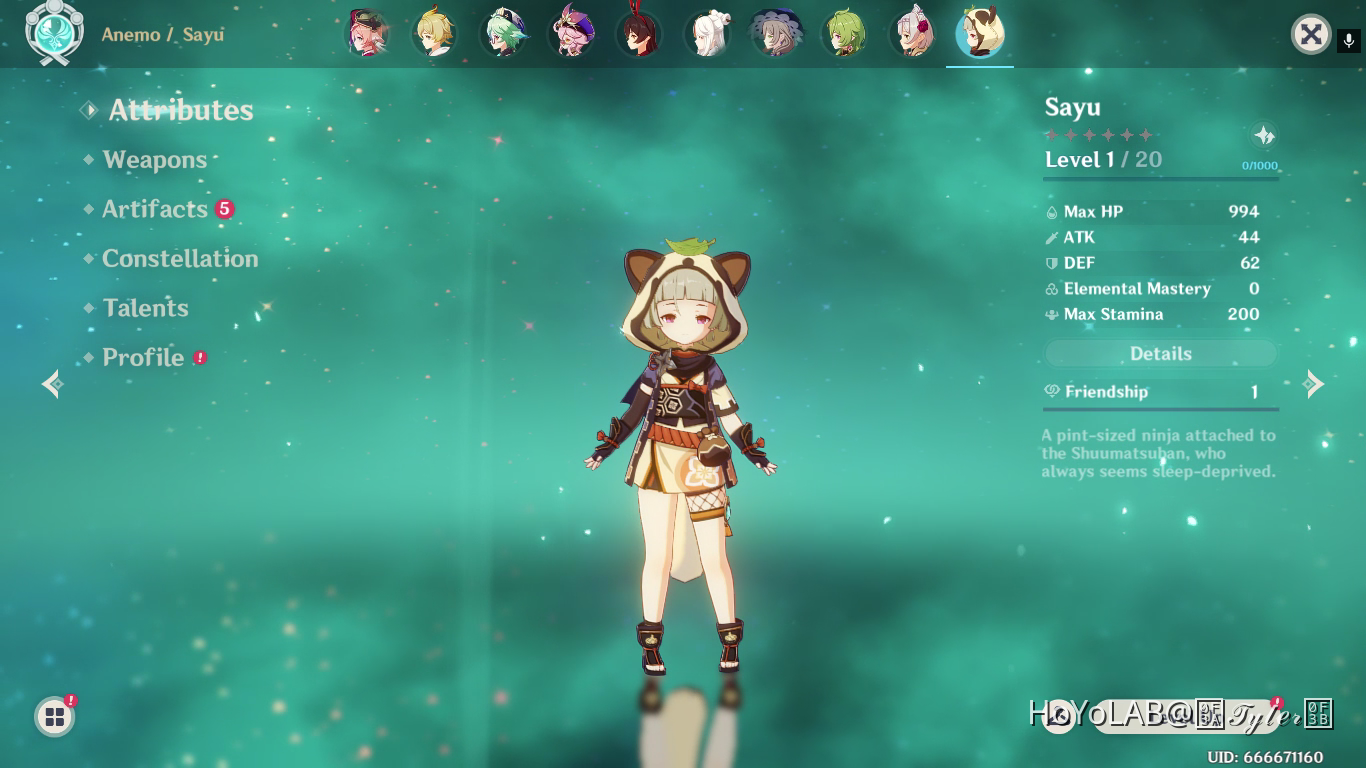1366x768 pixels.
Task: Click the ascension gem icon beside the stars
Action: pos(1262,134)
